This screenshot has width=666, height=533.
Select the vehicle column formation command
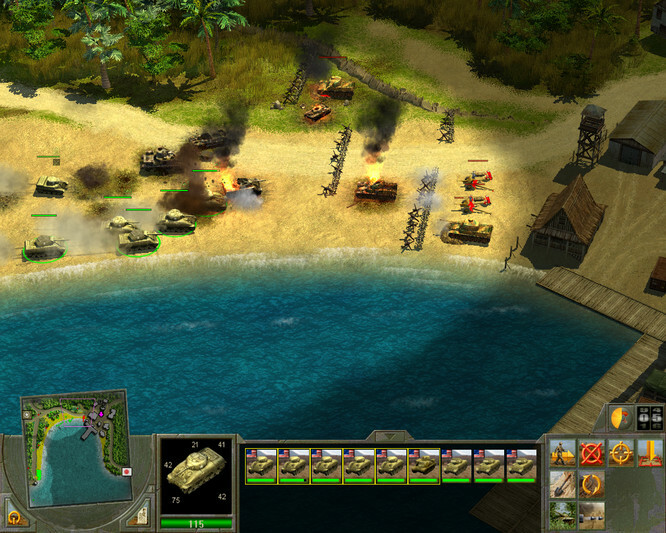tap(592, 515)
